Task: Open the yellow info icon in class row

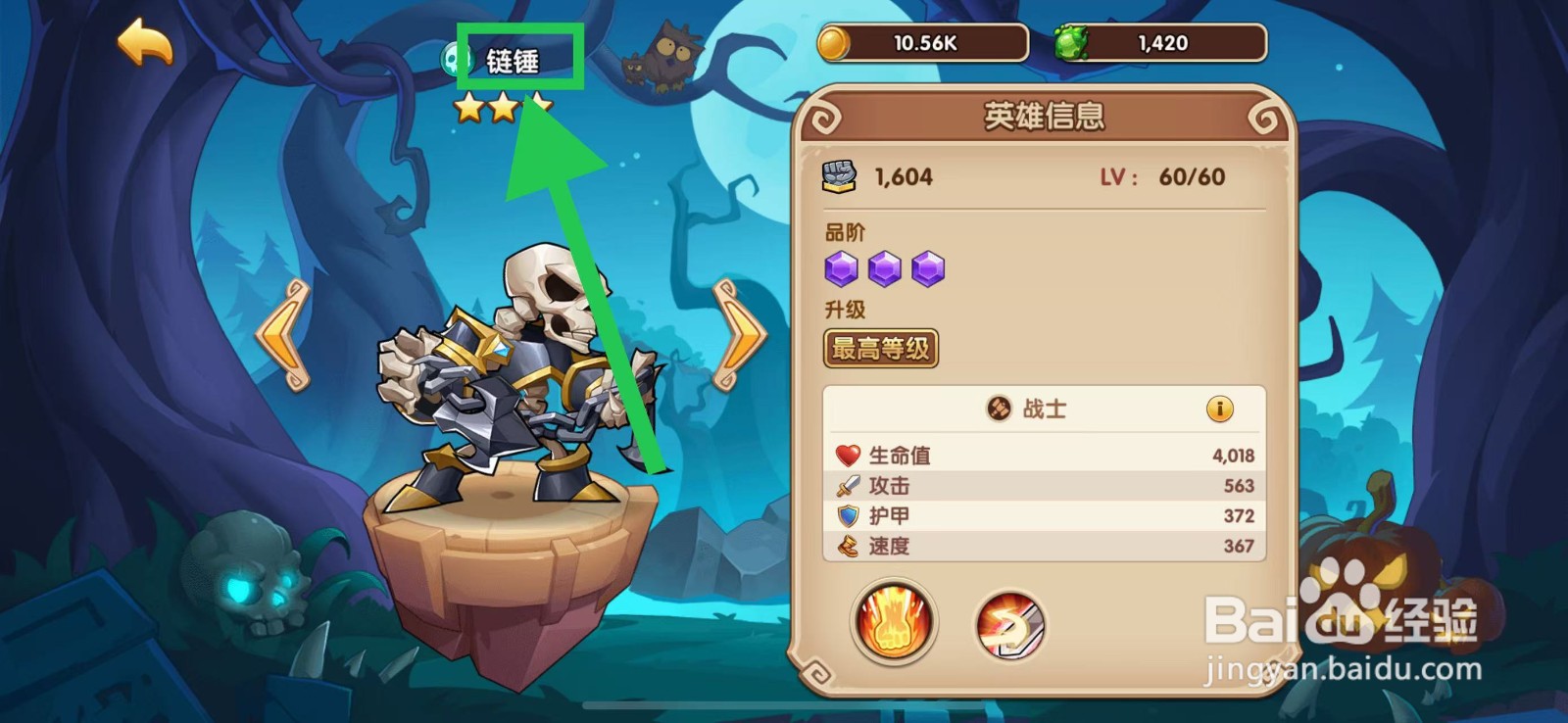Action: coord(1222,410)
